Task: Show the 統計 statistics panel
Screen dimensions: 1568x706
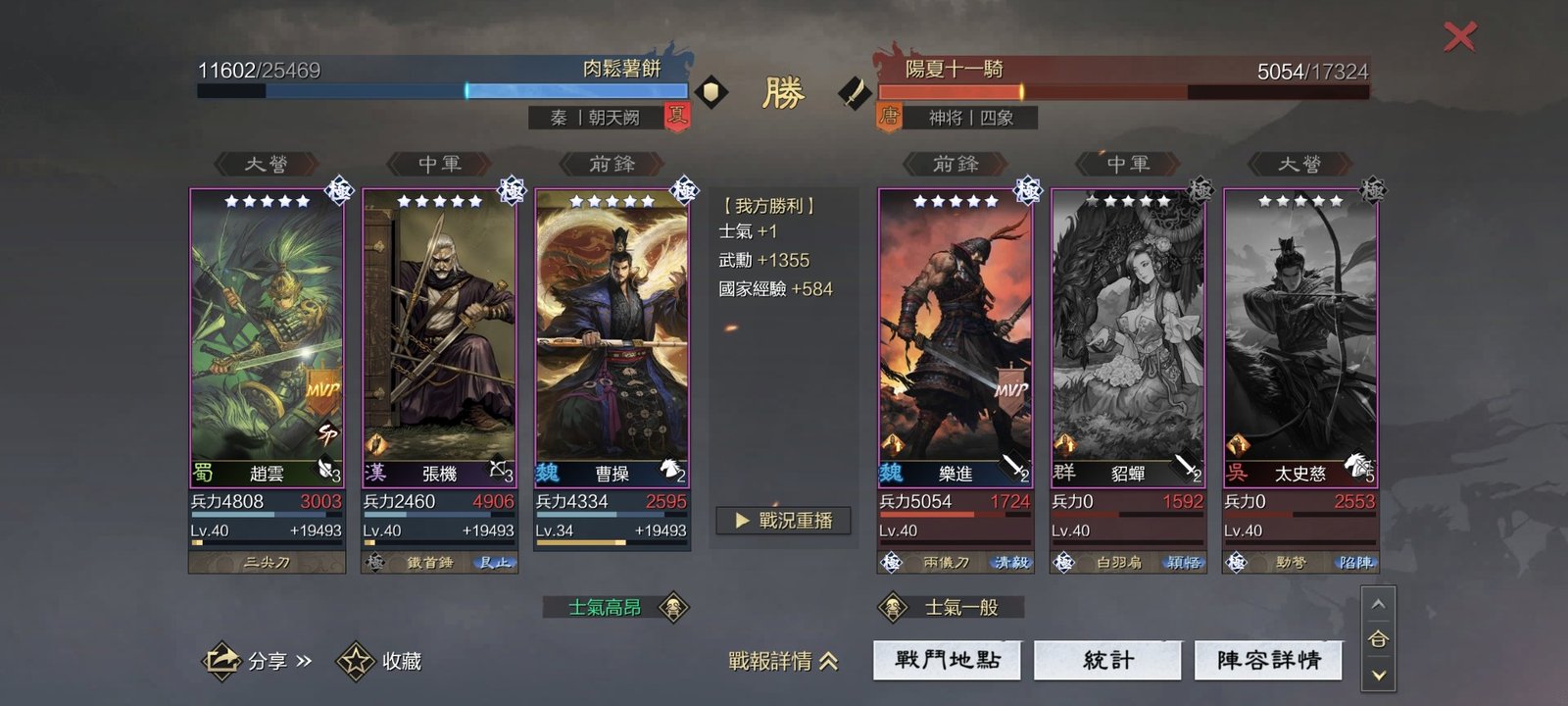Action: (1108, 660)
